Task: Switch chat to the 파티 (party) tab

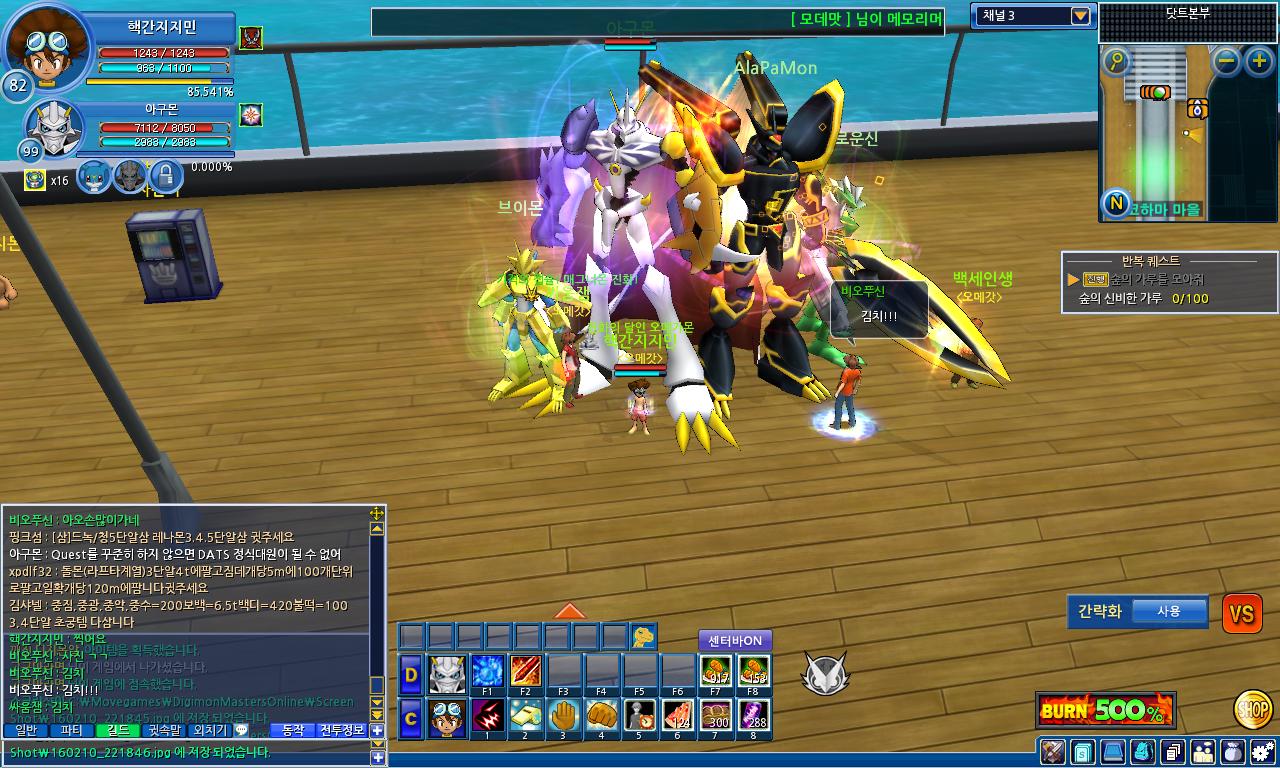Action: tap(72, 731)
